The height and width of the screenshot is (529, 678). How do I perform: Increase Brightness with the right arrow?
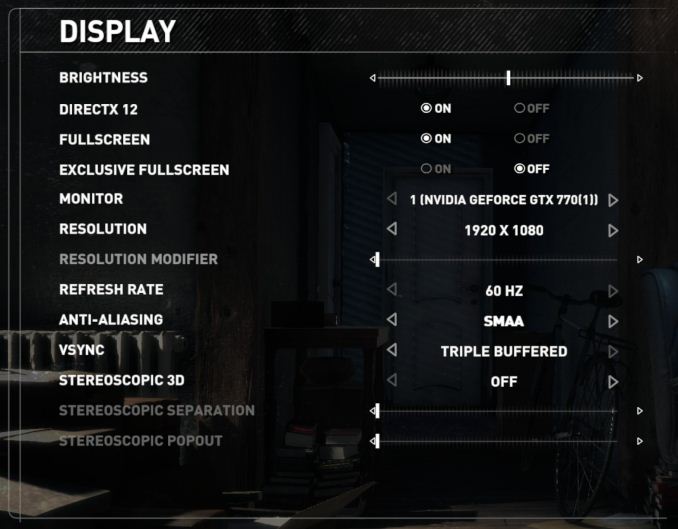pyautogui.click(x=640, y=77)
